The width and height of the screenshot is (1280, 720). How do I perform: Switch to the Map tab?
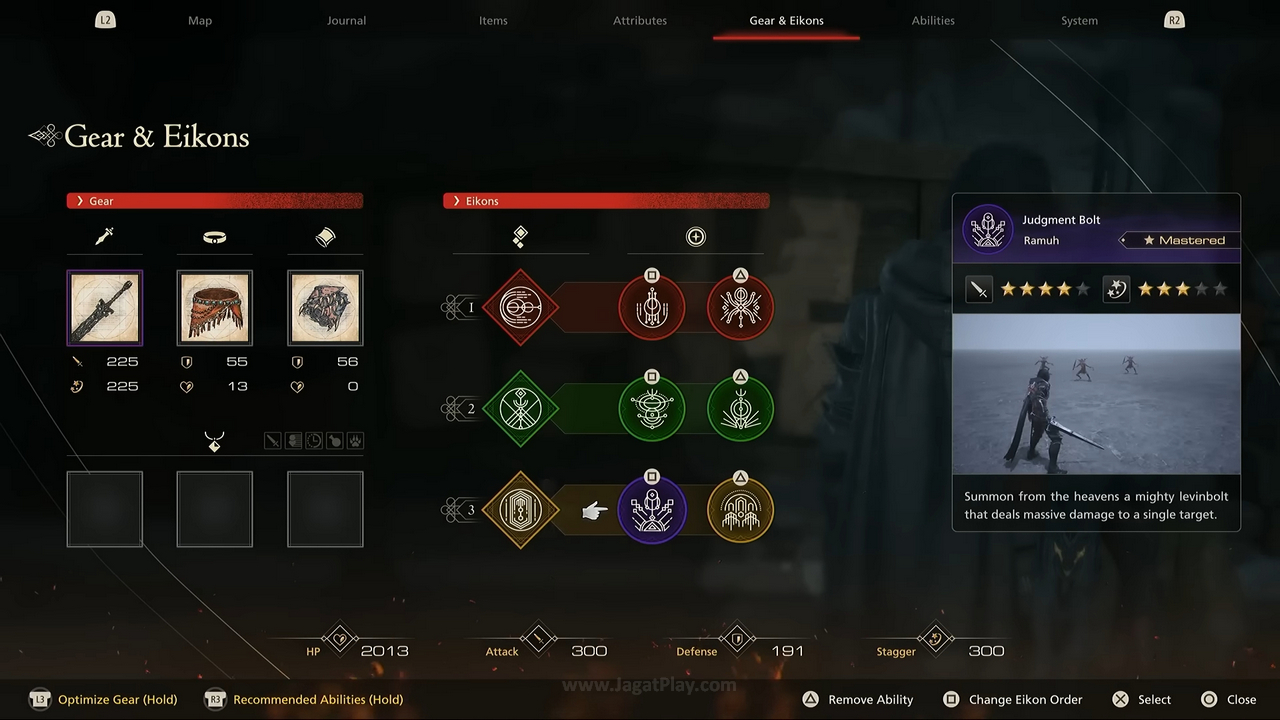(x=200, y=20)
